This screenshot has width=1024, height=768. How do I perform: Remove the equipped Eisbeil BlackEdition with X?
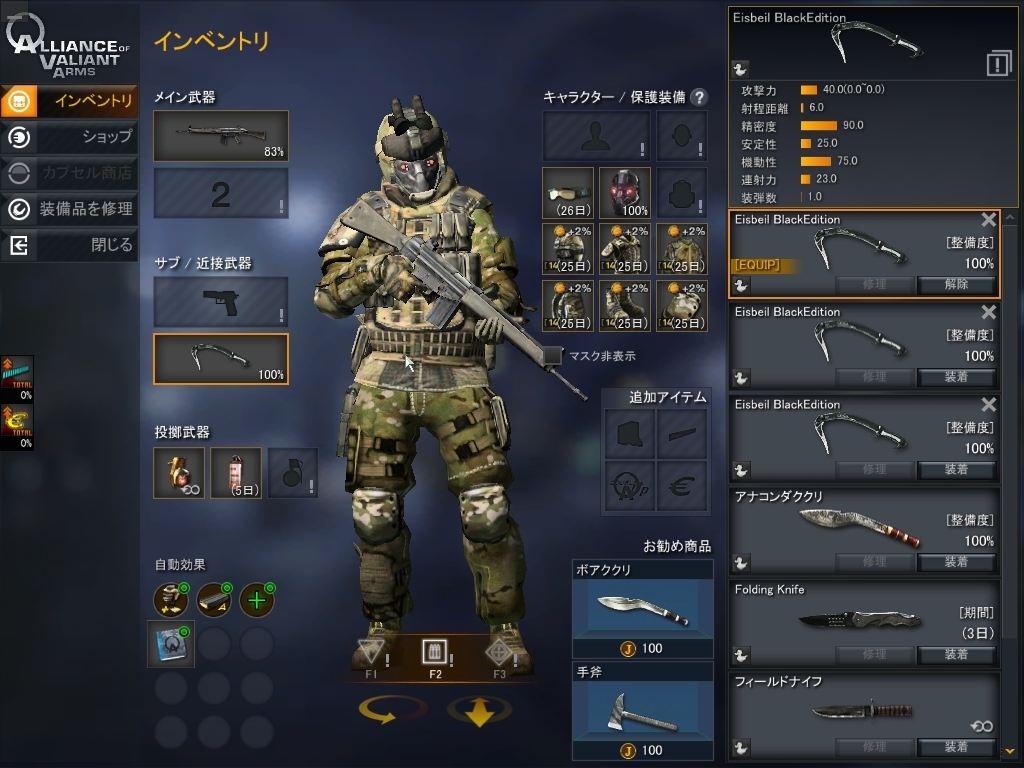coord(988,220)
